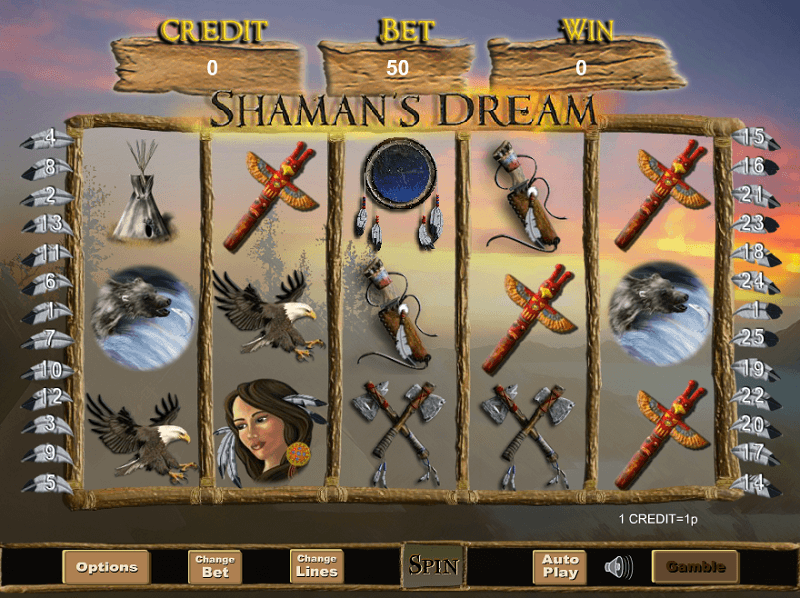The image size is (800, 598).
Task: Spin the reels with the SPIN button
Action: coord(433,566)
